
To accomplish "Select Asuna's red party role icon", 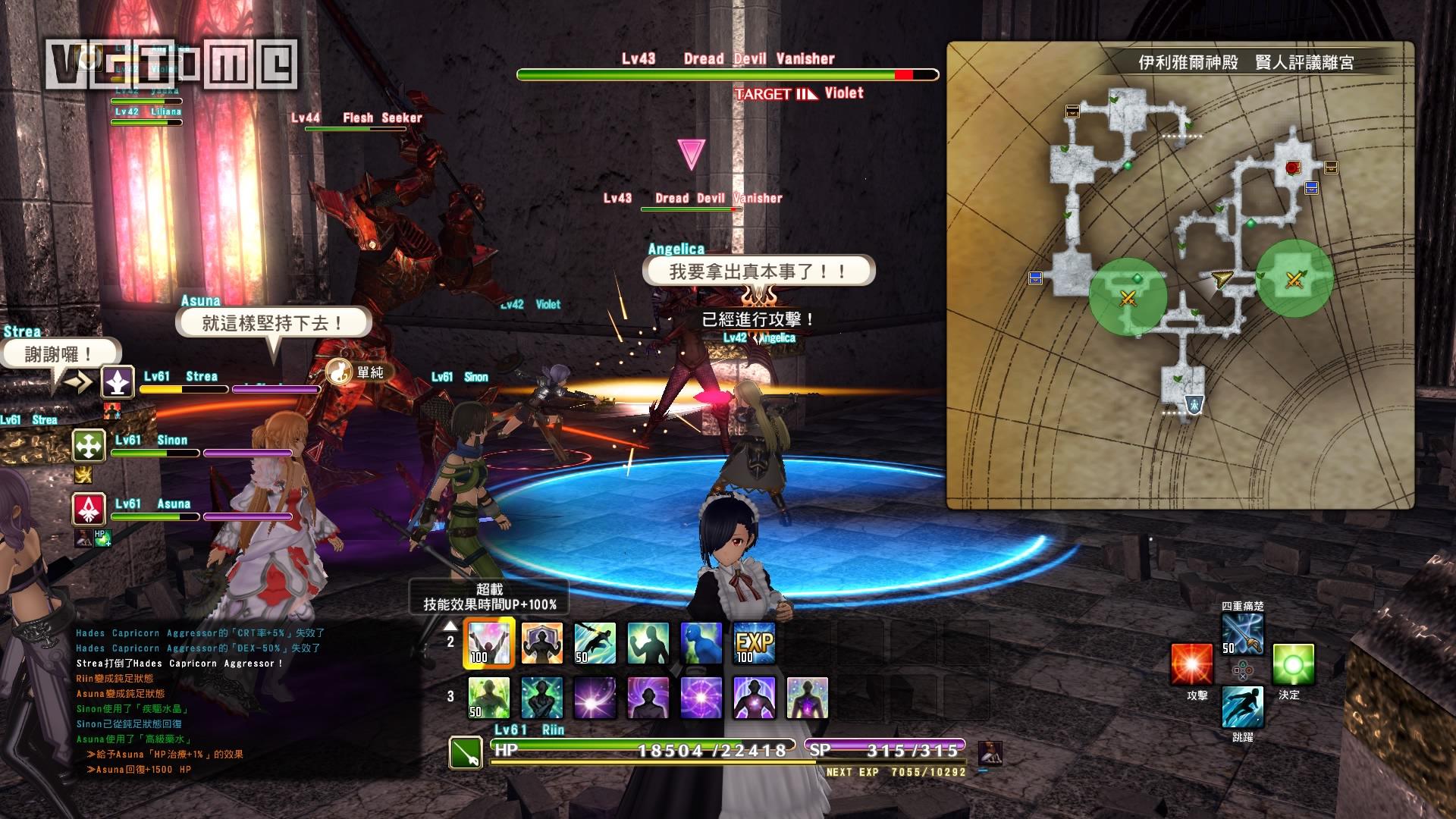I will point(89,510).
